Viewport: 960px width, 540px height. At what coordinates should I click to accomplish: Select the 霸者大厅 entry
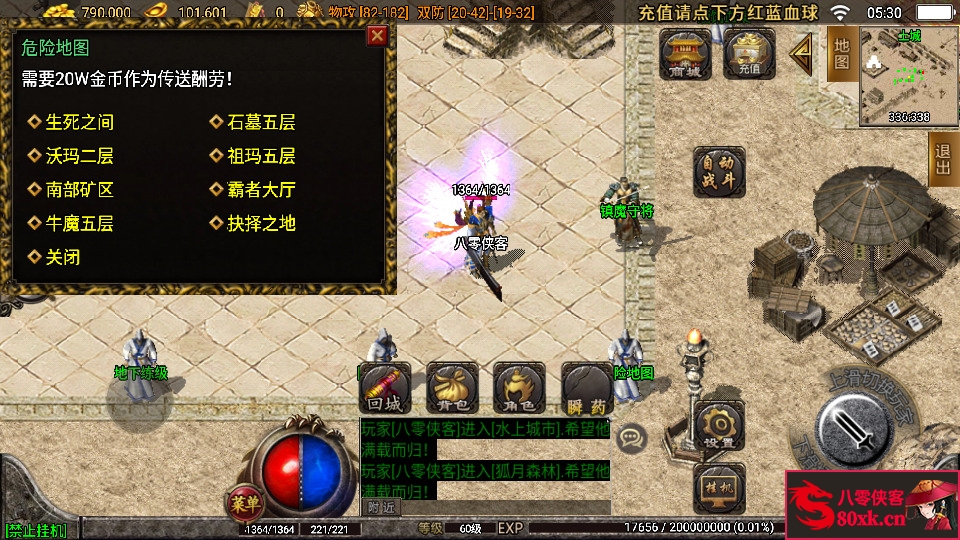[260, 190]
